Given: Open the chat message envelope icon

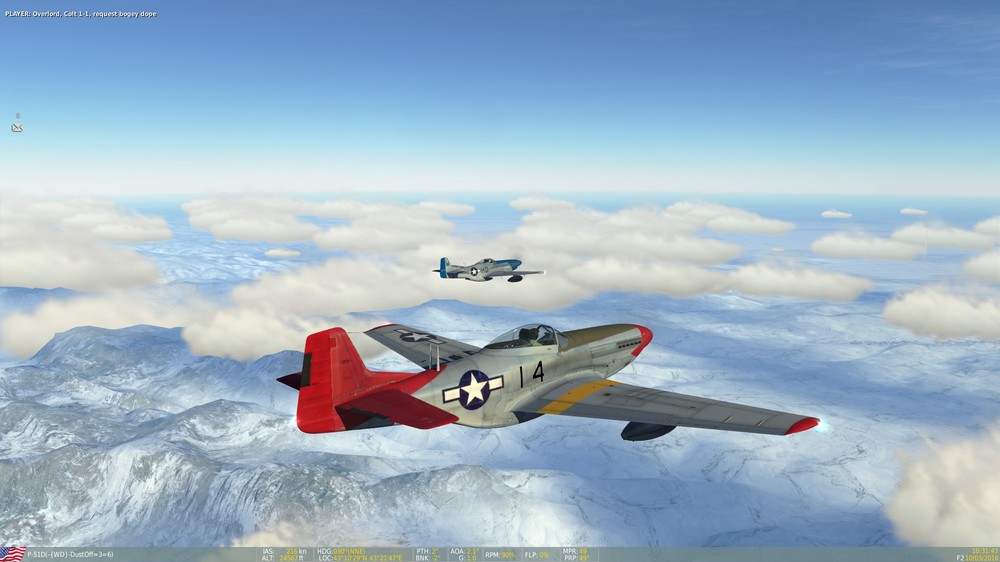Looking at the screenshot, I should (17, 128).
